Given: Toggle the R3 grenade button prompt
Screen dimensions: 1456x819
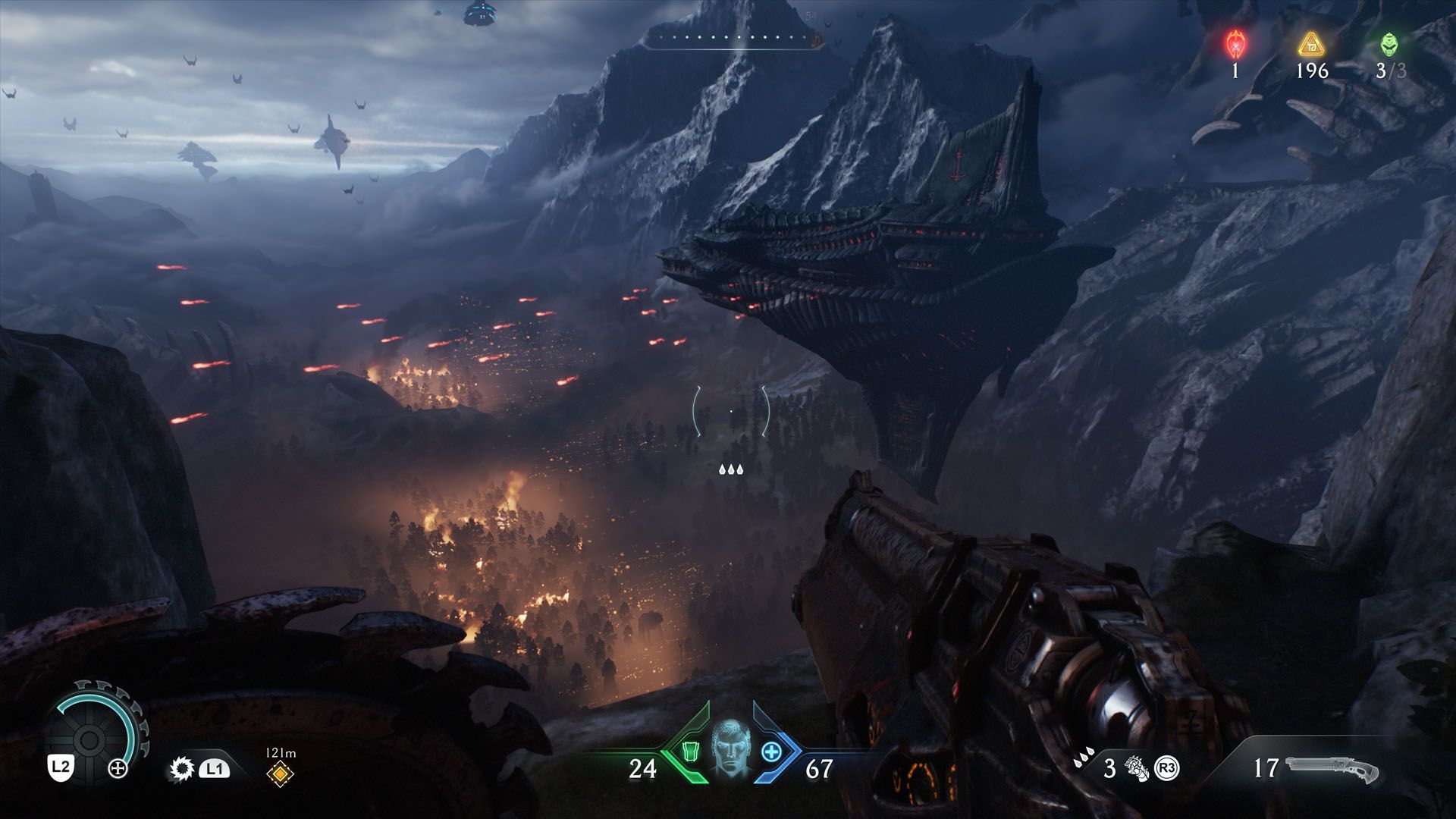Looking at the screenshot, I should click(x=1168, y=767).
